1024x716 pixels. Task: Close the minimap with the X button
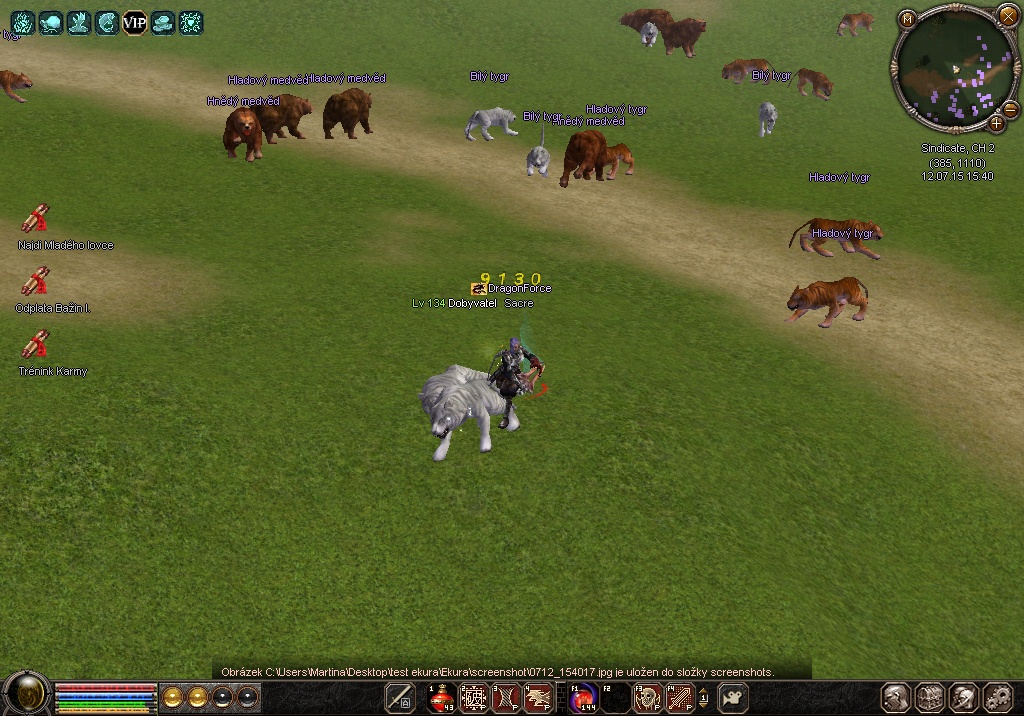(1007, 17)
